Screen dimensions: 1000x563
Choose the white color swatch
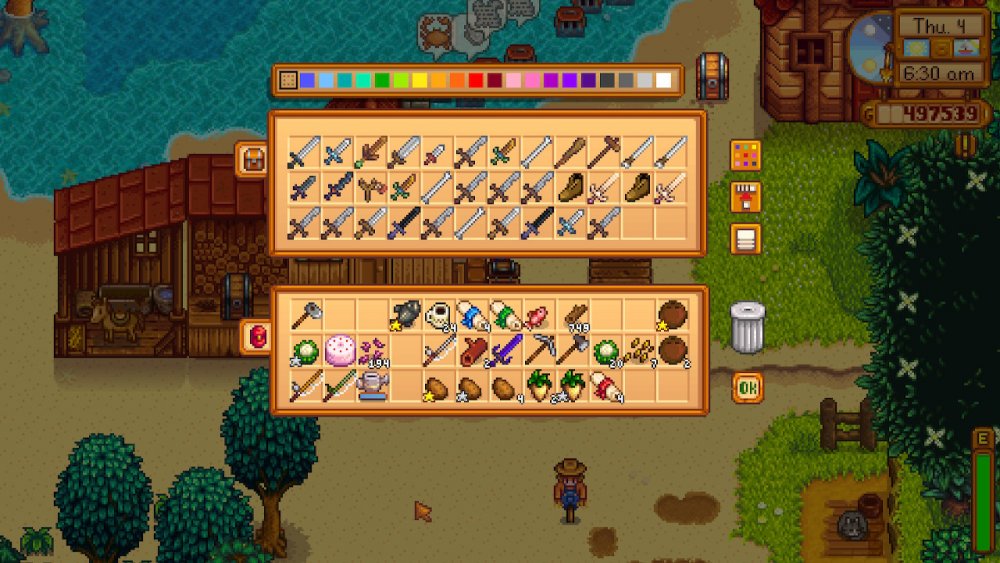[x=663, y=81]
